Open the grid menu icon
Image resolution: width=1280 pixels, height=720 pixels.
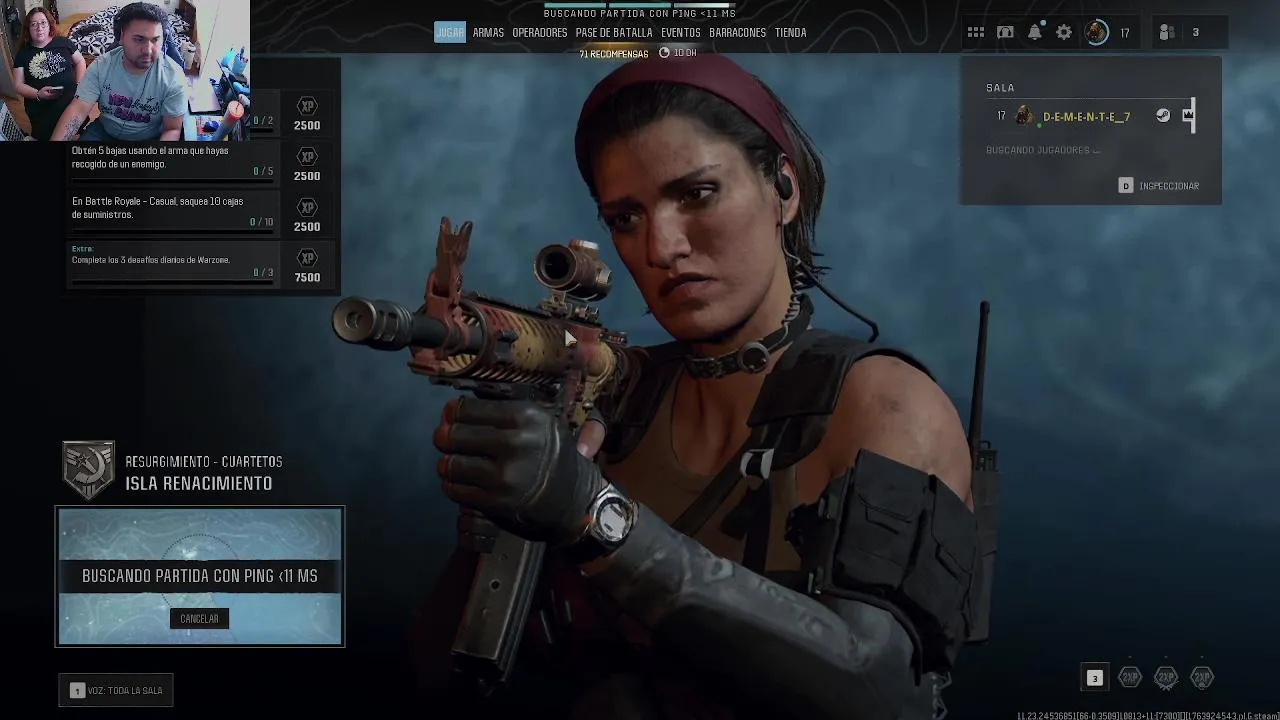tap(976, 33)
